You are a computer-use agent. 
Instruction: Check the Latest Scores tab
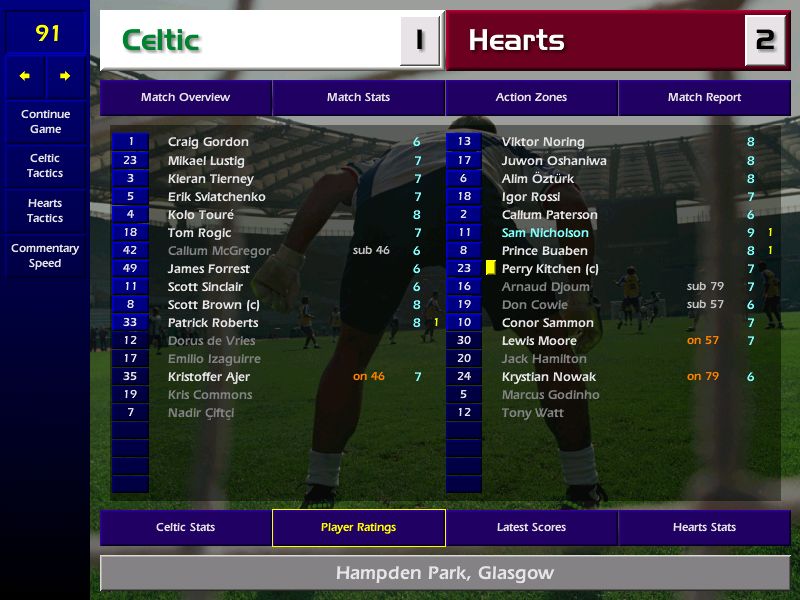tap(531, 528)
